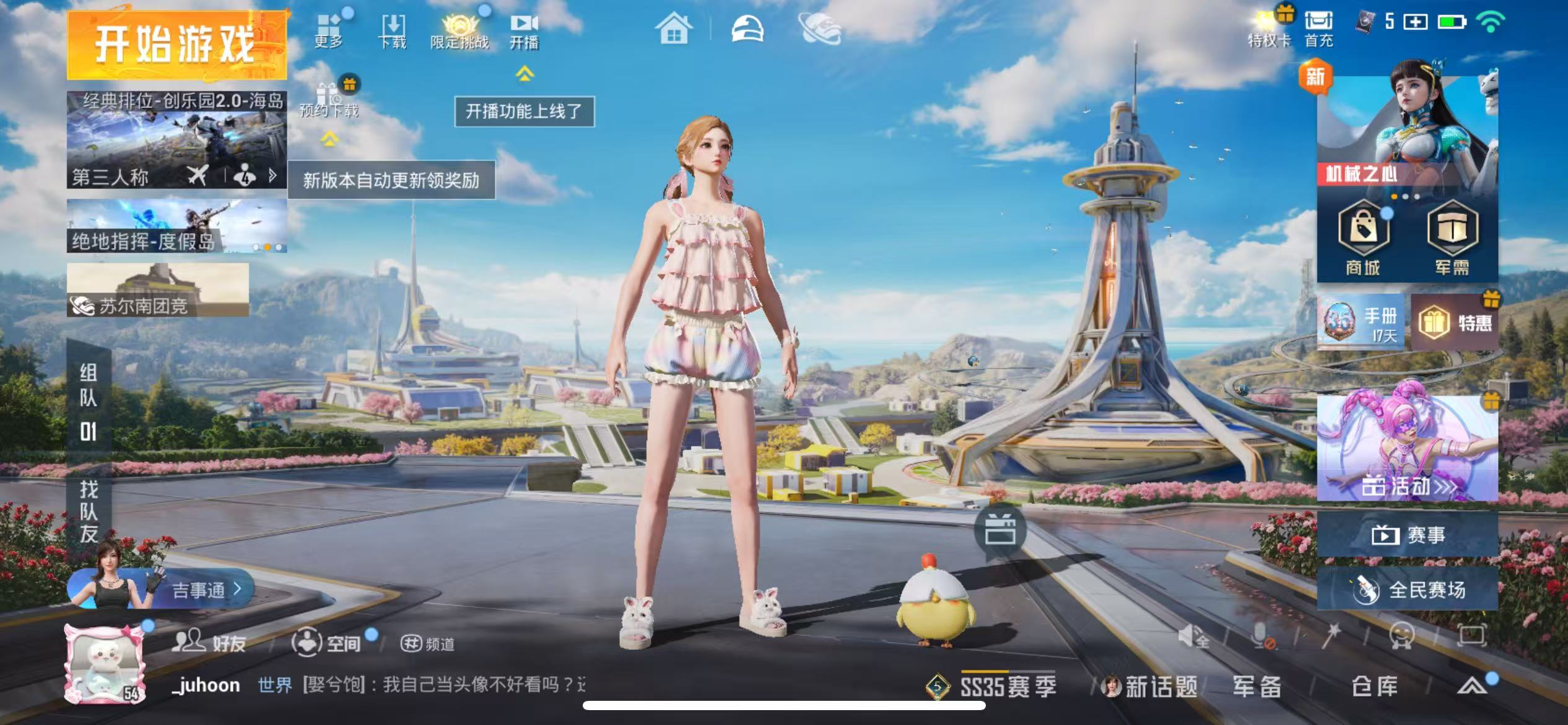Select the 苏尔南团竞 team arena mode
Screen dimensions: 1568x725
158,290
